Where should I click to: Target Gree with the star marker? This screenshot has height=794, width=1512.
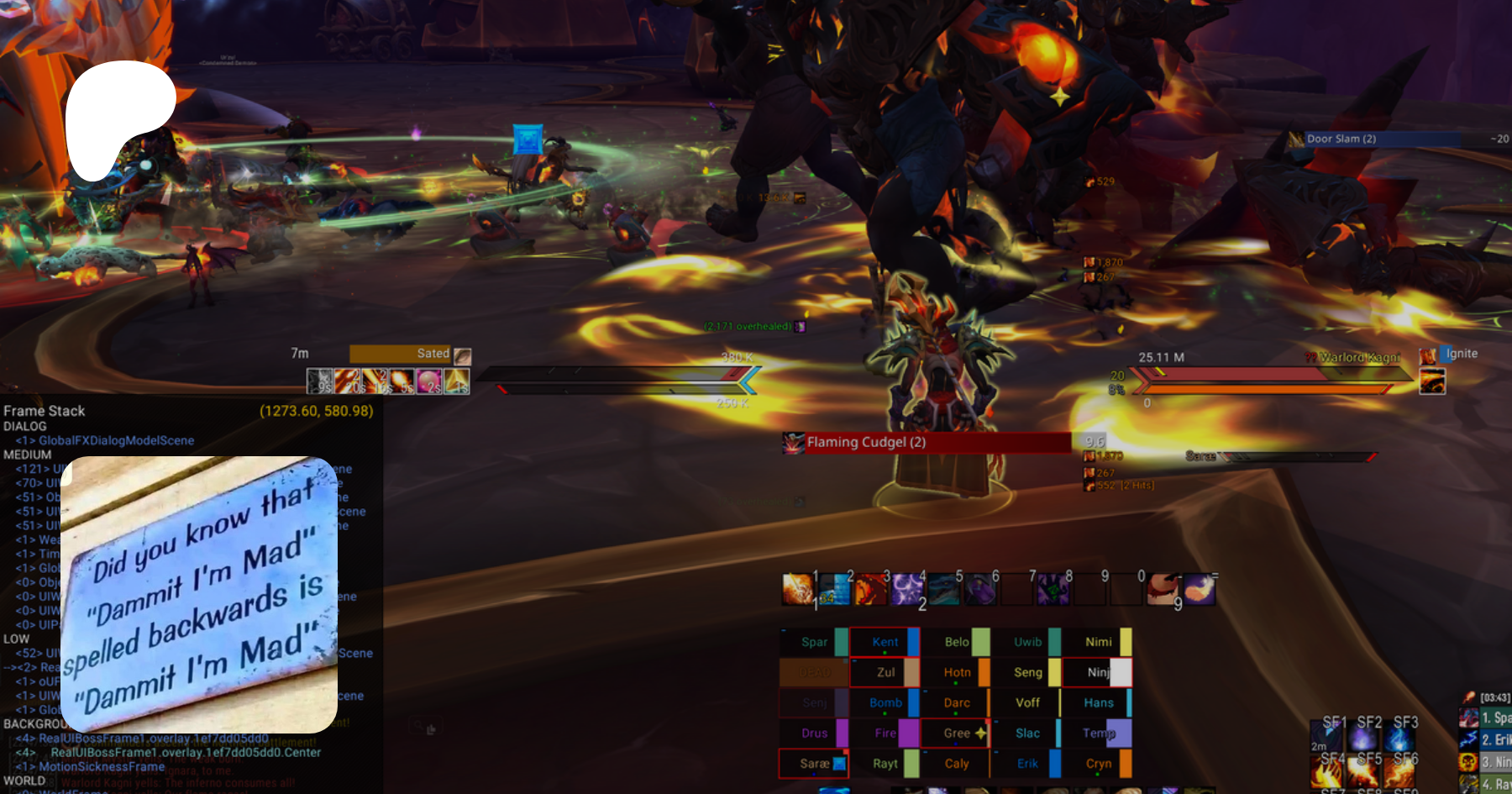[x=956, y=734]
